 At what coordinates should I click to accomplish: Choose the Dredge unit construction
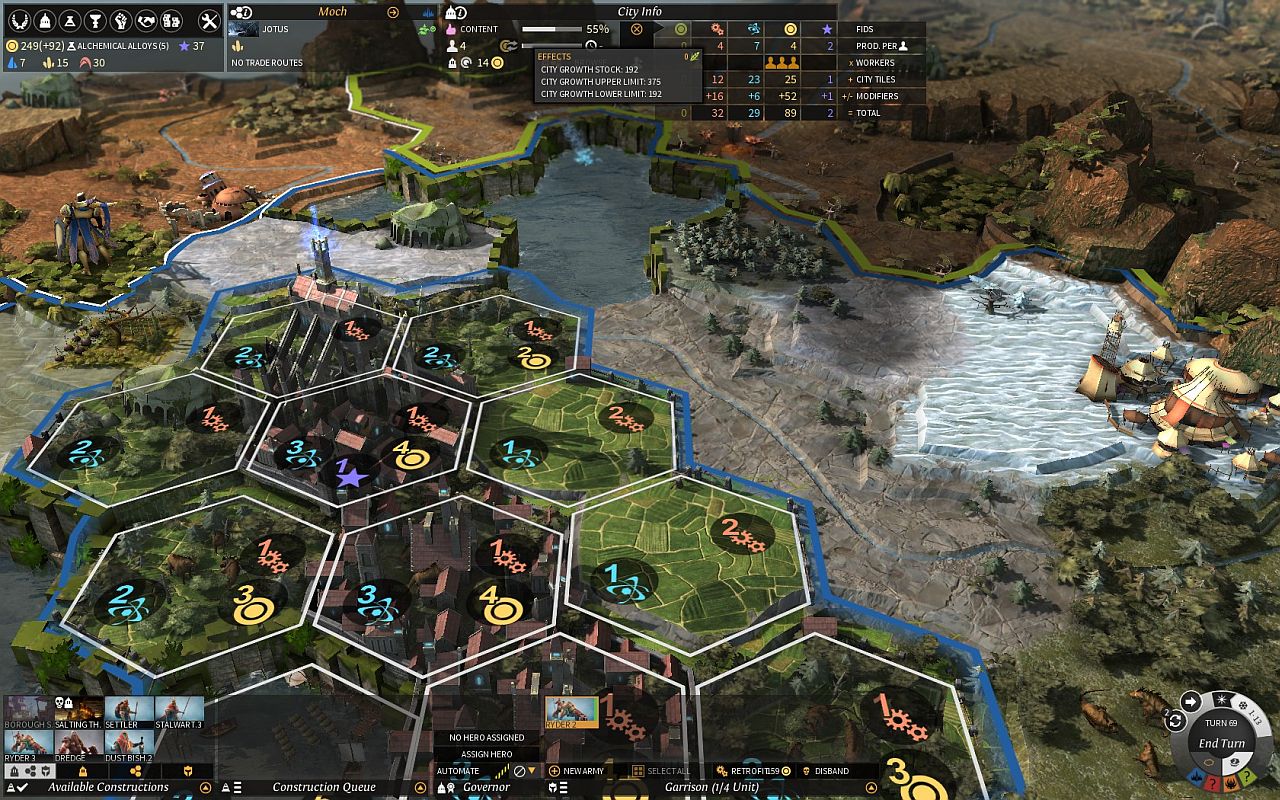pyautogui.click(x=78, y=745)
